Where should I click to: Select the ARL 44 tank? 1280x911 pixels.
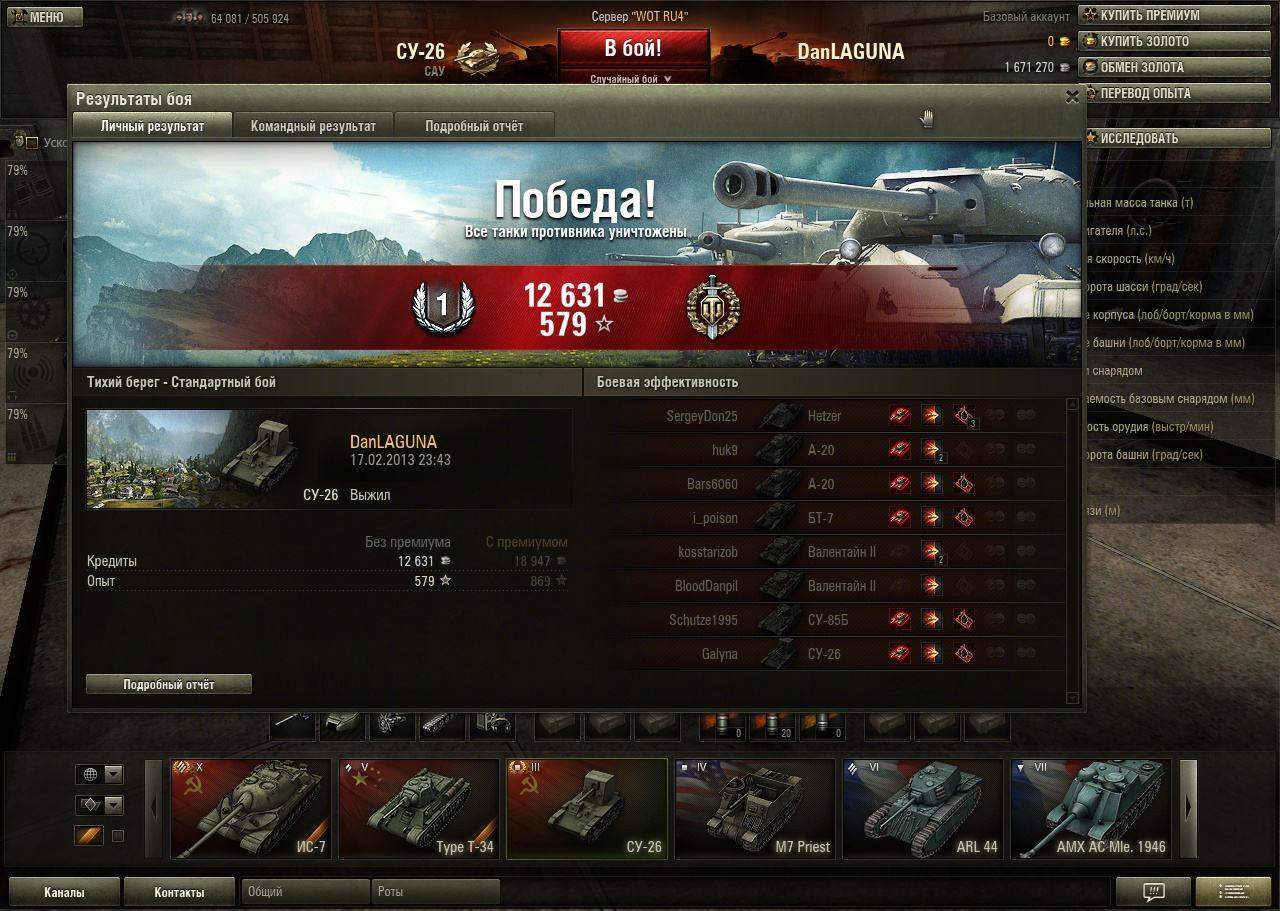coord(922,808)
